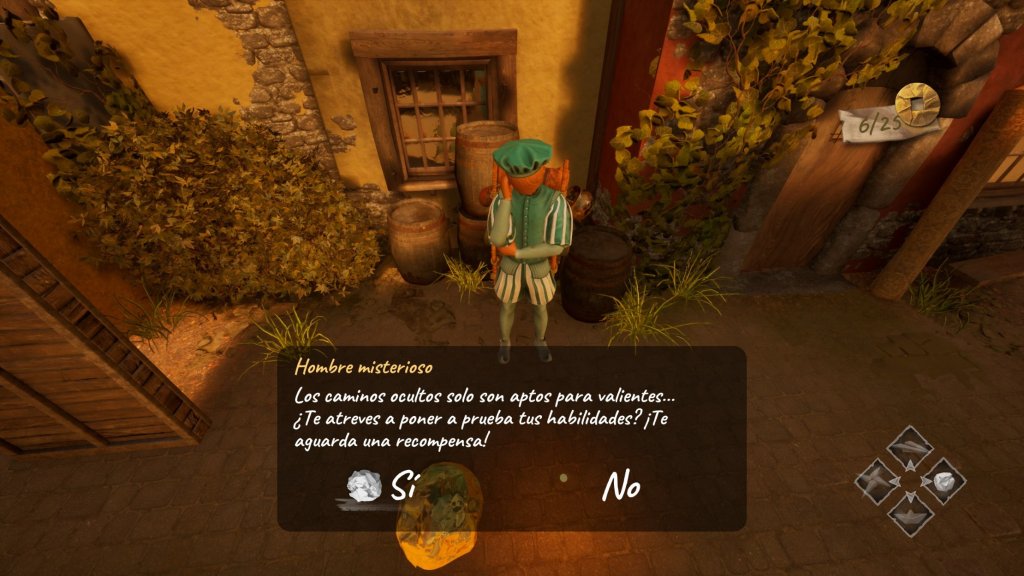Activate the paper dart form icon
Viewport: 1024px width, 576px height.
click(877, 481)
